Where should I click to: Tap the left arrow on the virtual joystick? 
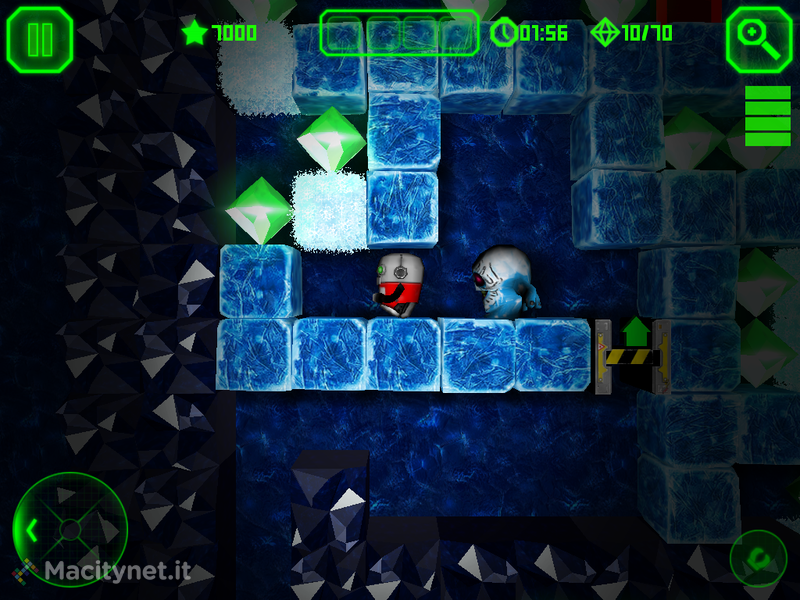pyautogui.click(x=31, y=529)
